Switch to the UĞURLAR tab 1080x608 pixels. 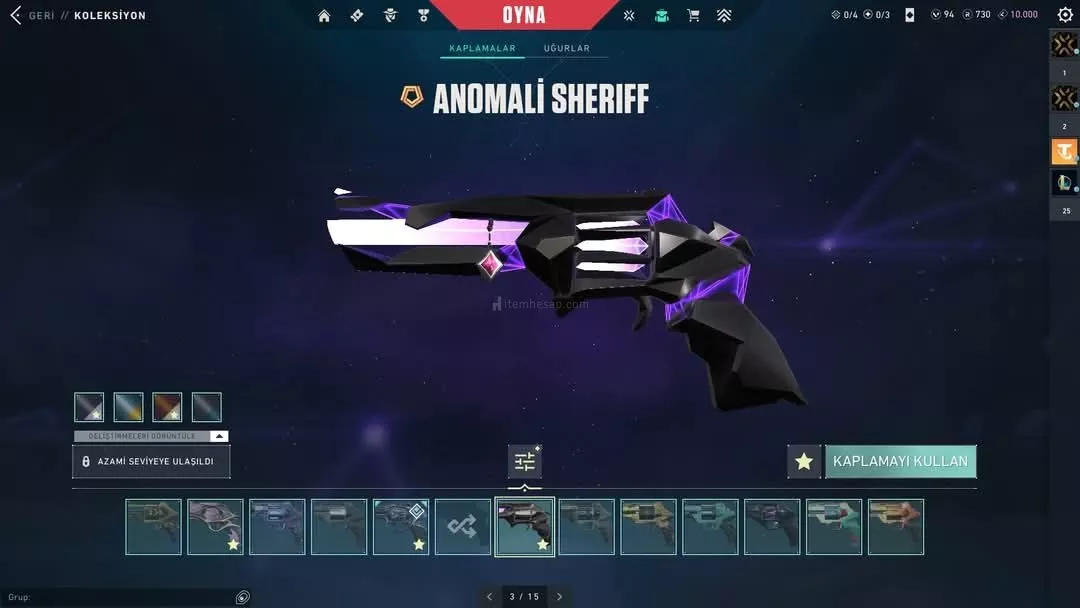[x=567, y=48]
